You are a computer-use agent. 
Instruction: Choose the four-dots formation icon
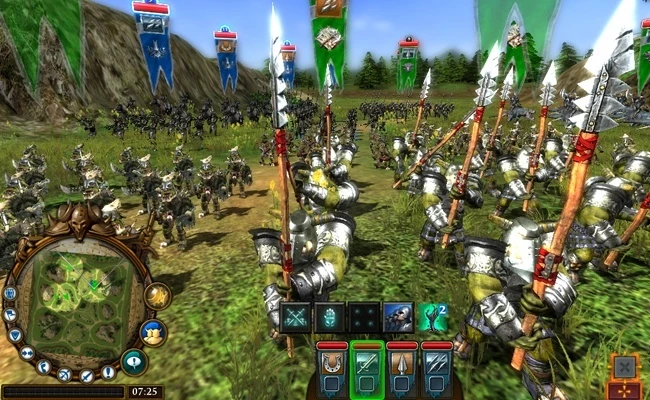[365, 316]
